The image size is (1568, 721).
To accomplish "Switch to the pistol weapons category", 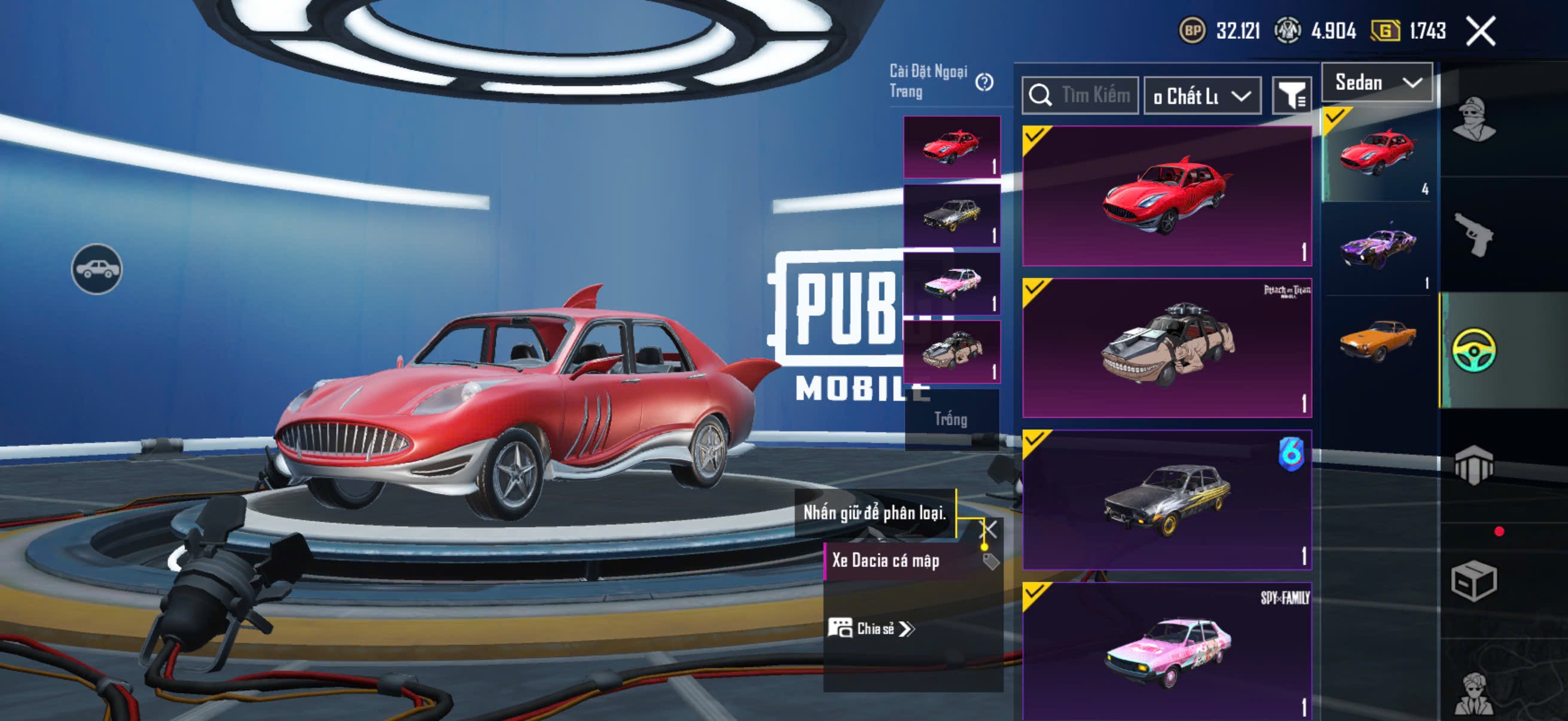I will [1473, 234].
